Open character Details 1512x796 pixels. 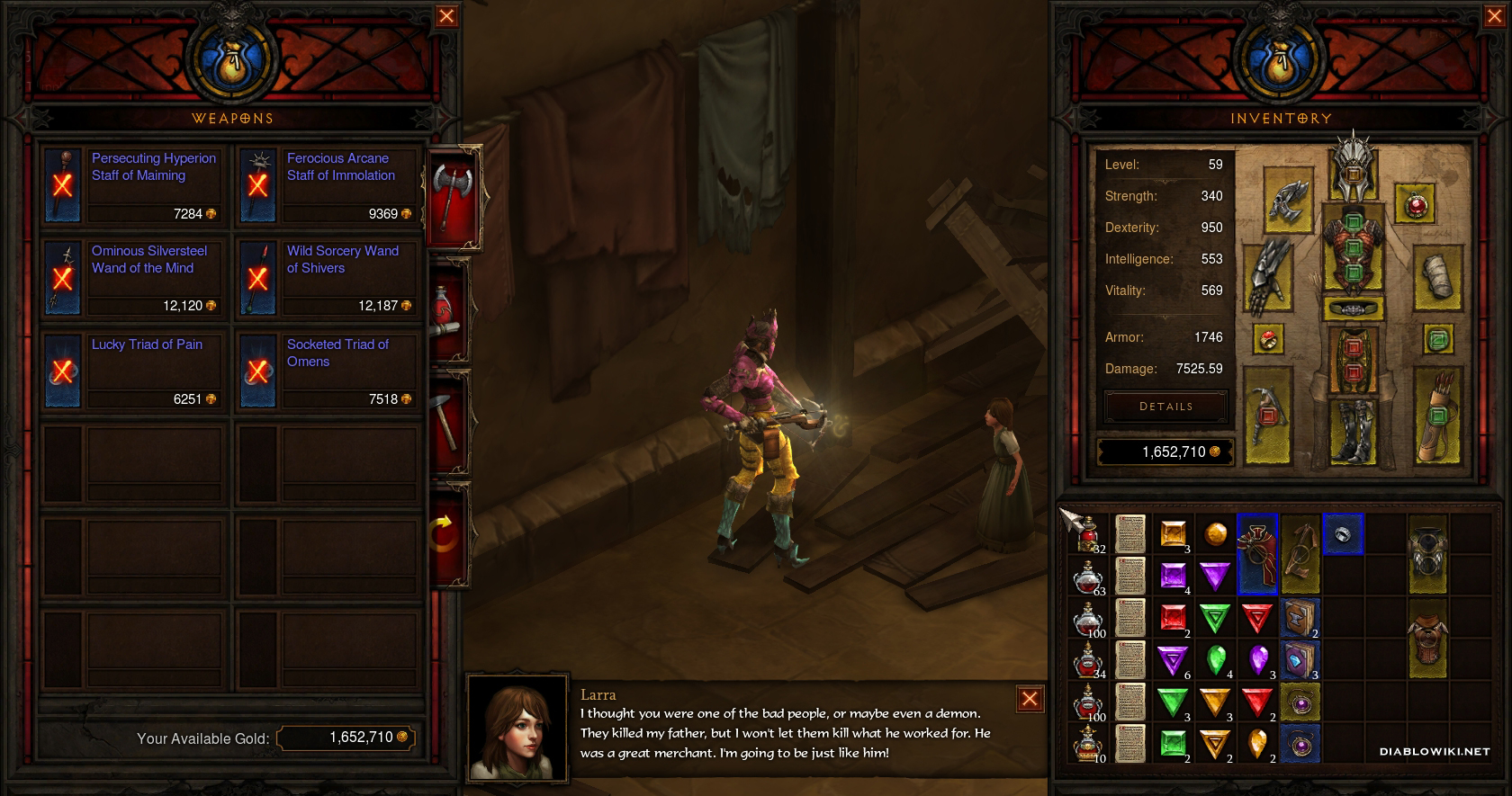(1165, 407)
